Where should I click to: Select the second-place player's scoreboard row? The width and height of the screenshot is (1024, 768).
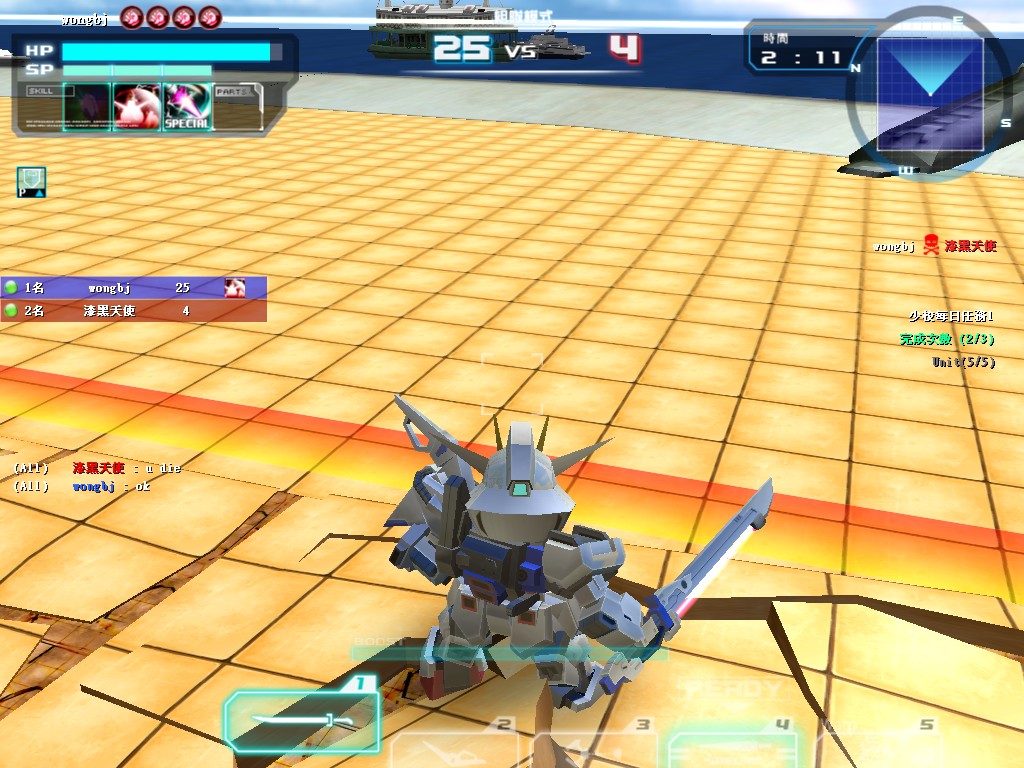133,311
